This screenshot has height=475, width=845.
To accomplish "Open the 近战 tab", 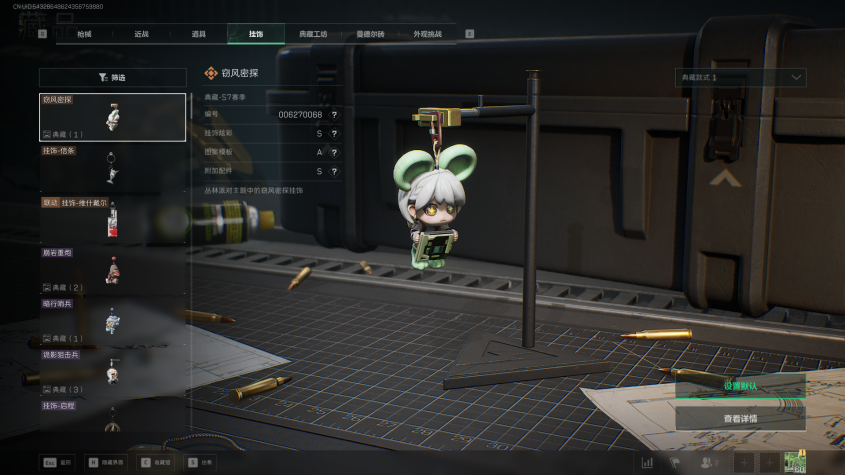I will point(141,34).
